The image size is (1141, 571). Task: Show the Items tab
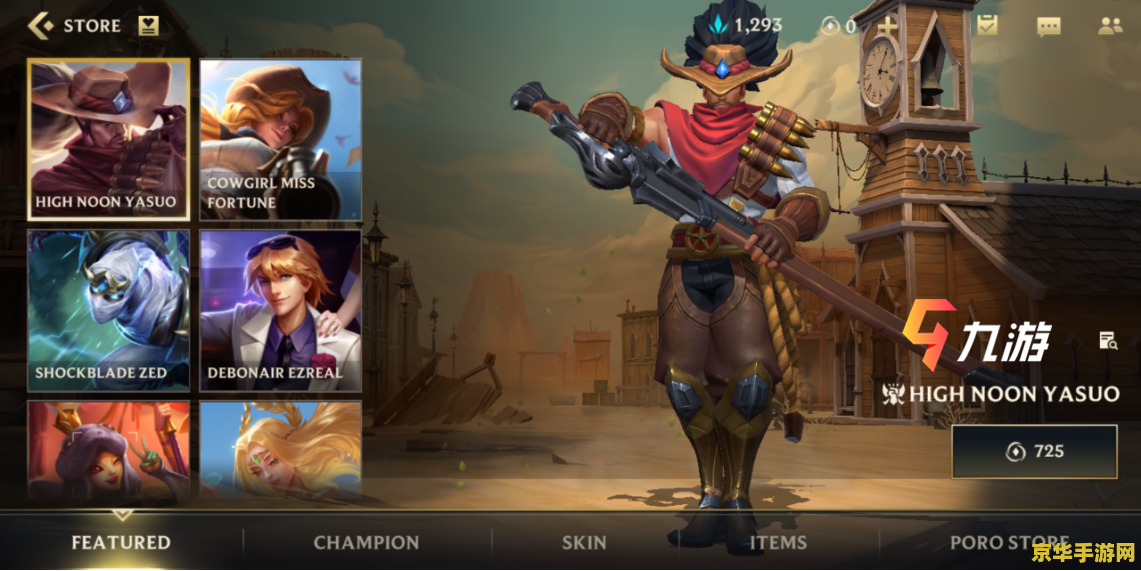click(x=778, y=542)
